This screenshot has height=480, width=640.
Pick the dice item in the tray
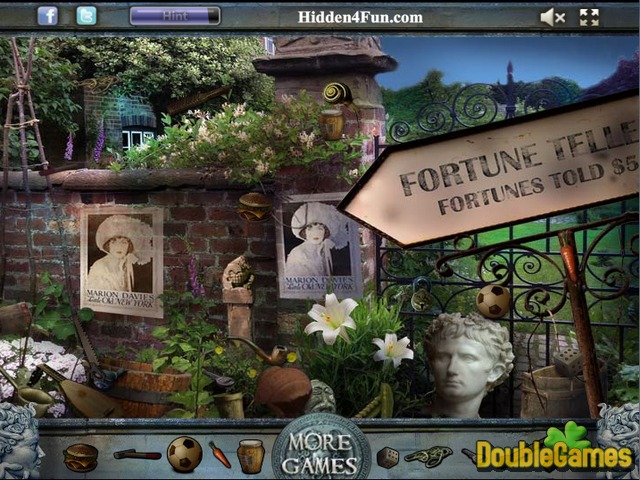[387, 456]
